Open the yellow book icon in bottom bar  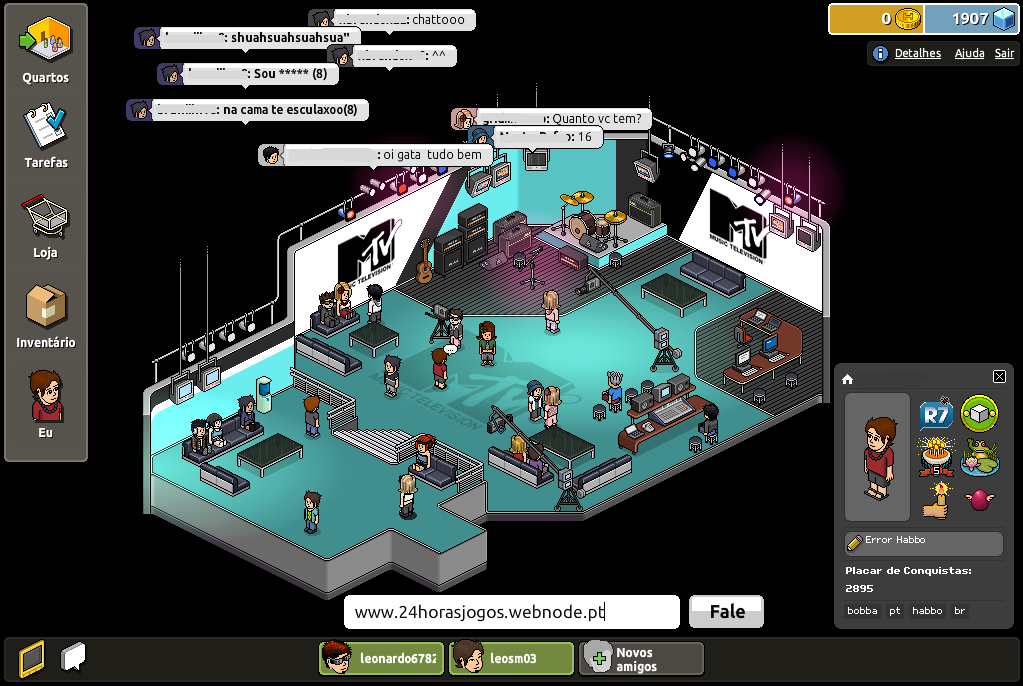32,658
